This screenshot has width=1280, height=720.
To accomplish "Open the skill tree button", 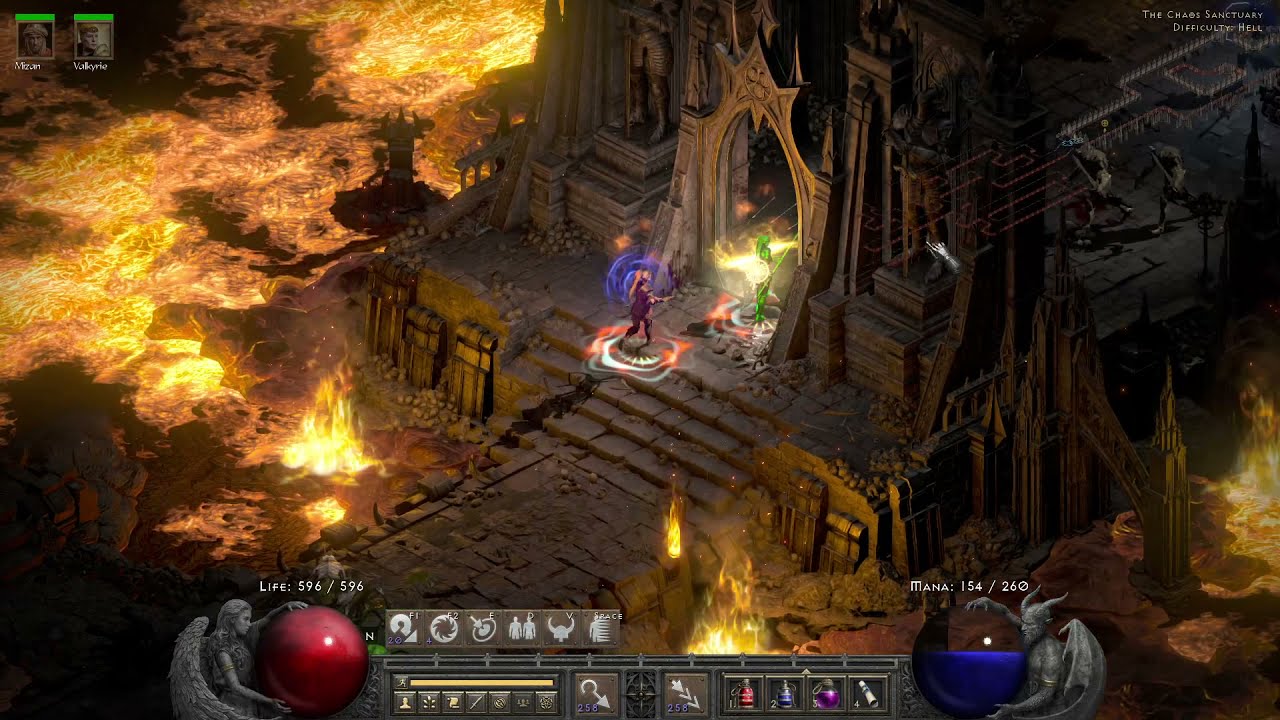I will (429, 702).
